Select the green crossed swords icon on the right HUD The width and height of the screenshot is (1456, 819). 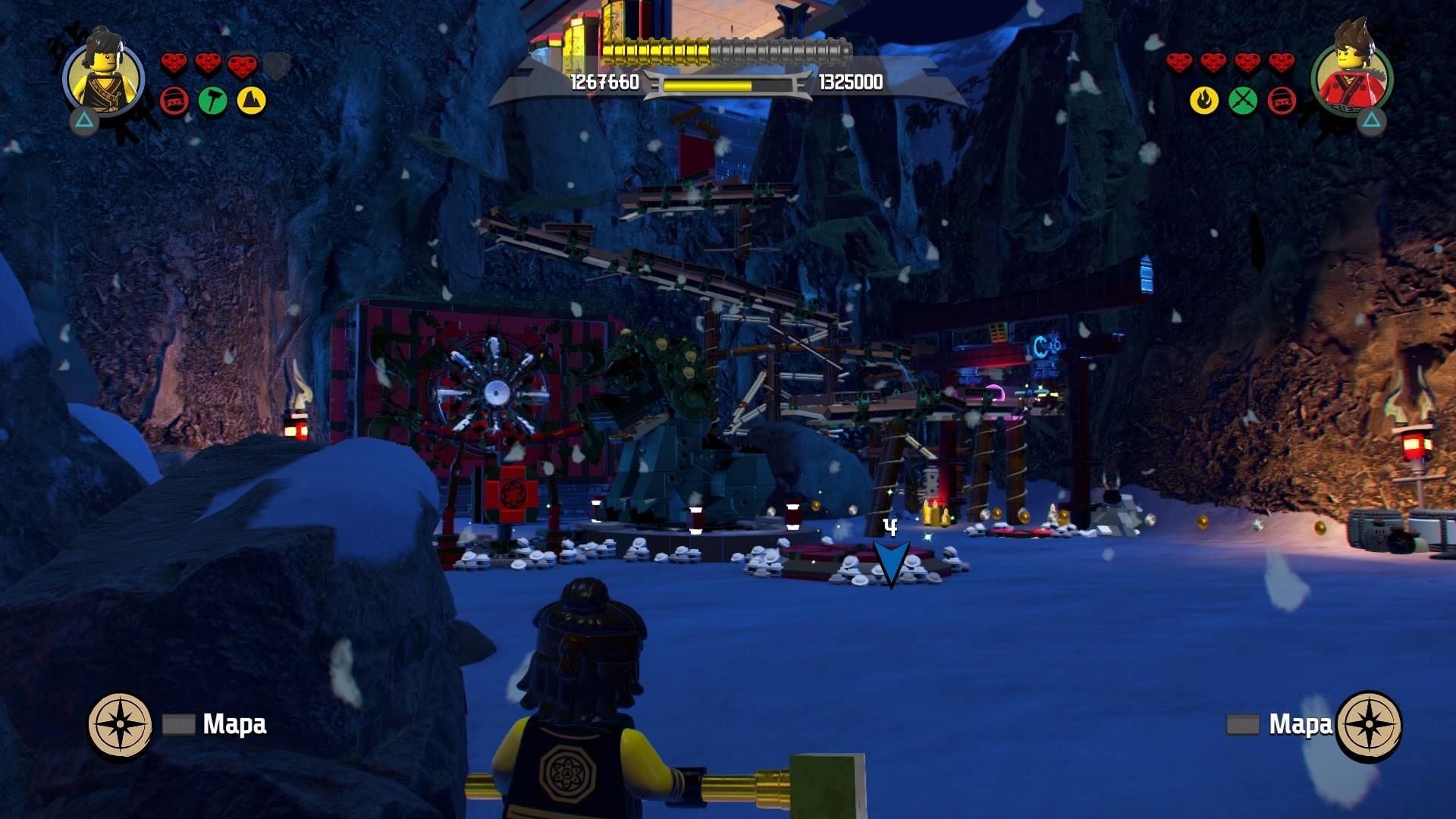[x=1242, y=99]
